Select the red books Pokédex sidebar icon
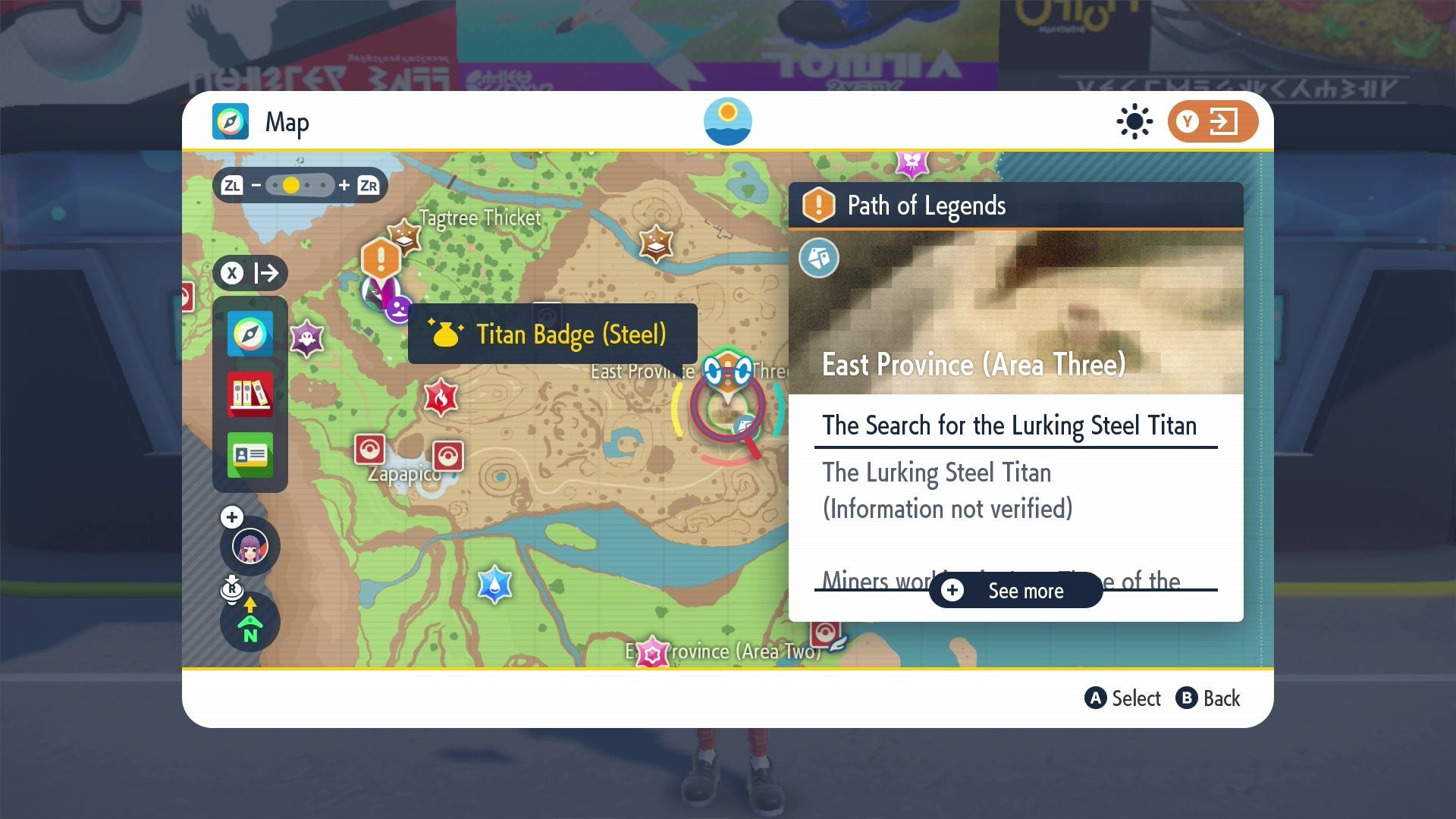The image size is (1456, 819). coord(249,395)
